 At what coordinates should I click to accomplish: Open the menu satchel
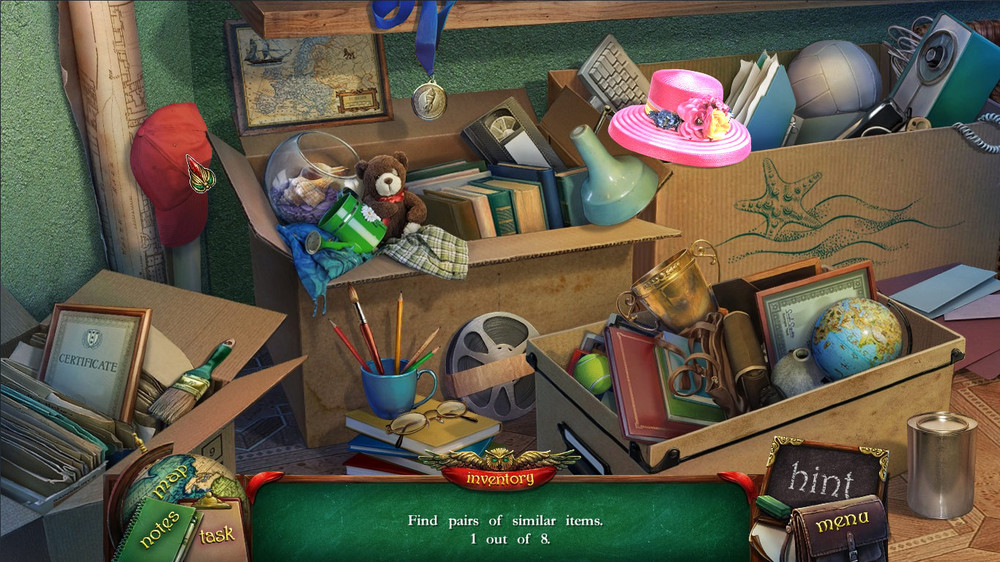pos(839,527)
